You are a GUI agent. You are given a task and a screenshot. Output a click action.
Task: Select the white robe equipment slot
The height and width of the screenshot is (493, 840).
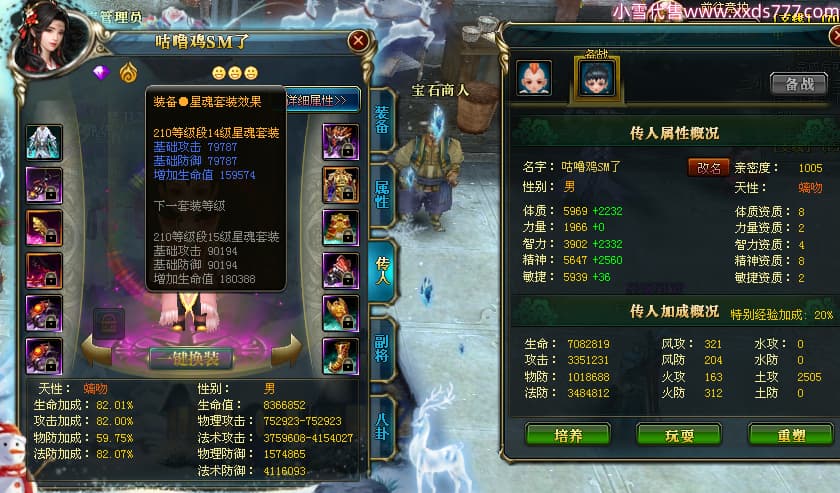point(44,142)
